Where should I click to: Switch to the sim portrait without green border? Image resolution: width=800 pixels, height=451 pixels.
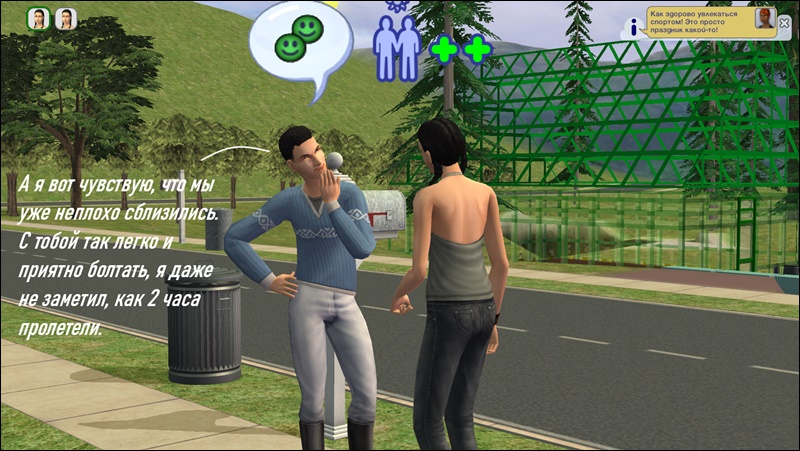click(x=66, y=19)
